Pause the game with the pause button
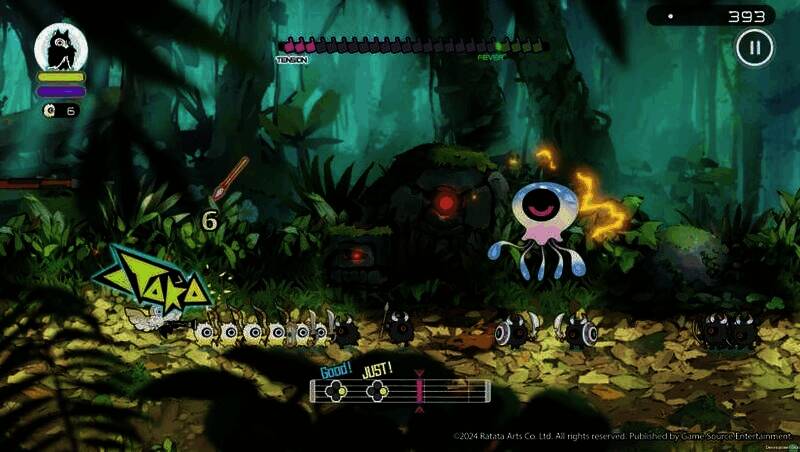Image resolution: width=800 pixels, height=452 pixels. (755, 47)
